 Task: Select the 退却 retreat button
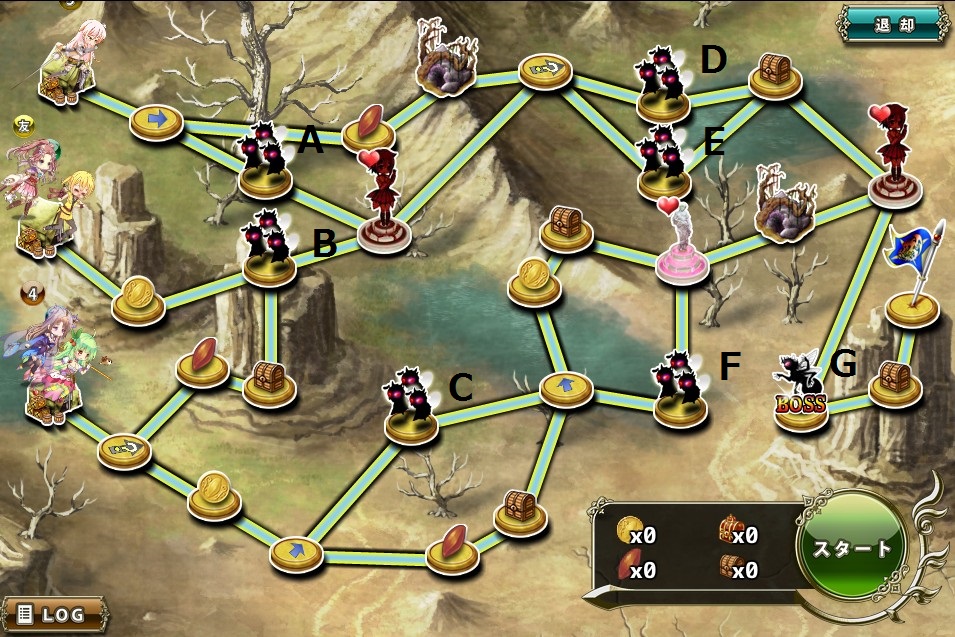click(x=892, y=22)
